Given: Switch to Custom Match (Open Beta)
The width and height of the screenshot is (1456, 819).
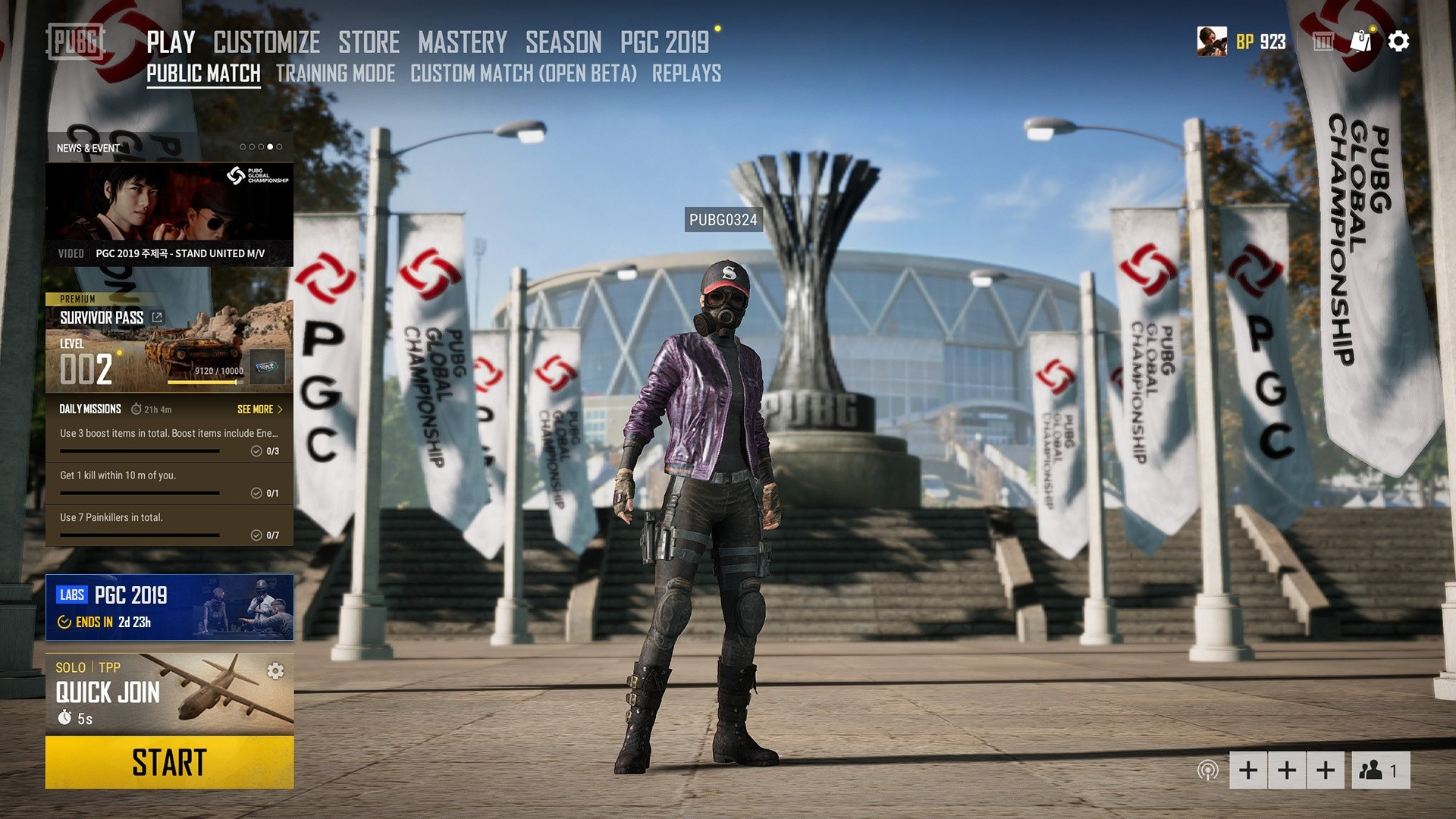Looking at the screenshot, I should [x=523, y=74].
